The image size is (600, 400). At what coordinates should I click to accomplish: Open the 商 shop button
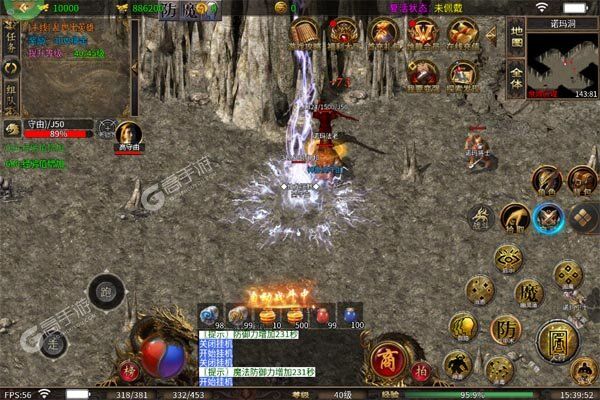[x=388, y=357]
